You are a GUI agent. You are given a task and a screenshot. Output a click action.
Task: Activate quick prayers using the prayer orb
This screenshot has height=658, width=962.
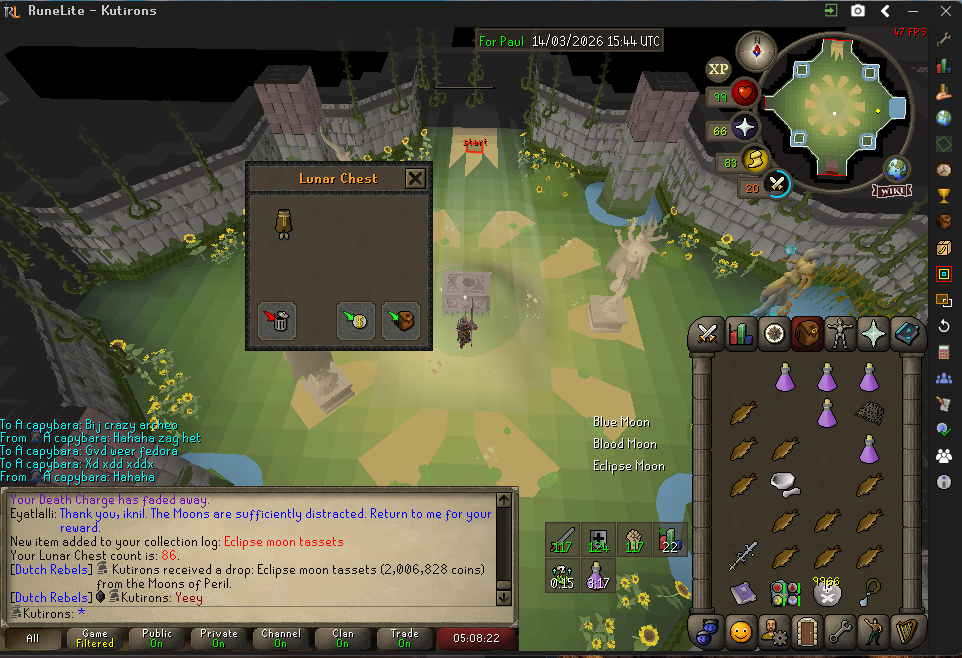point(746,127)
